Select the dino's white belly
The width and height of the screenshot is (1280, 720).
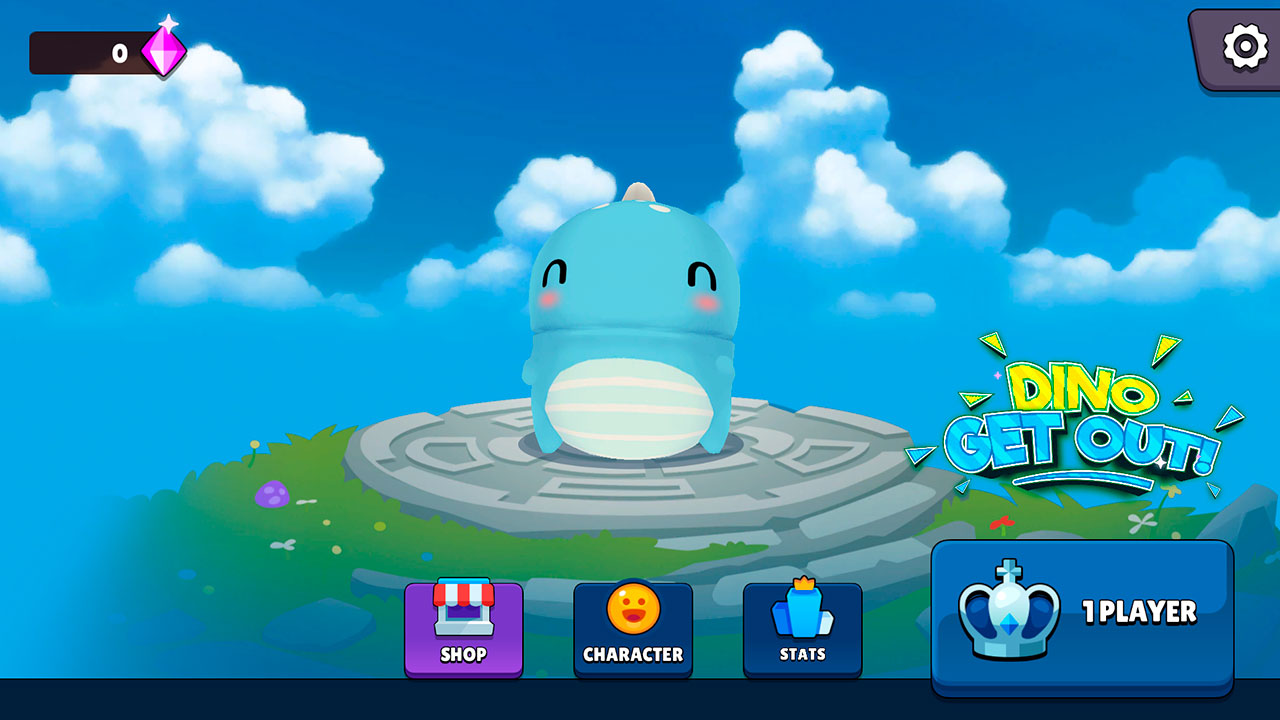[628, 405]
